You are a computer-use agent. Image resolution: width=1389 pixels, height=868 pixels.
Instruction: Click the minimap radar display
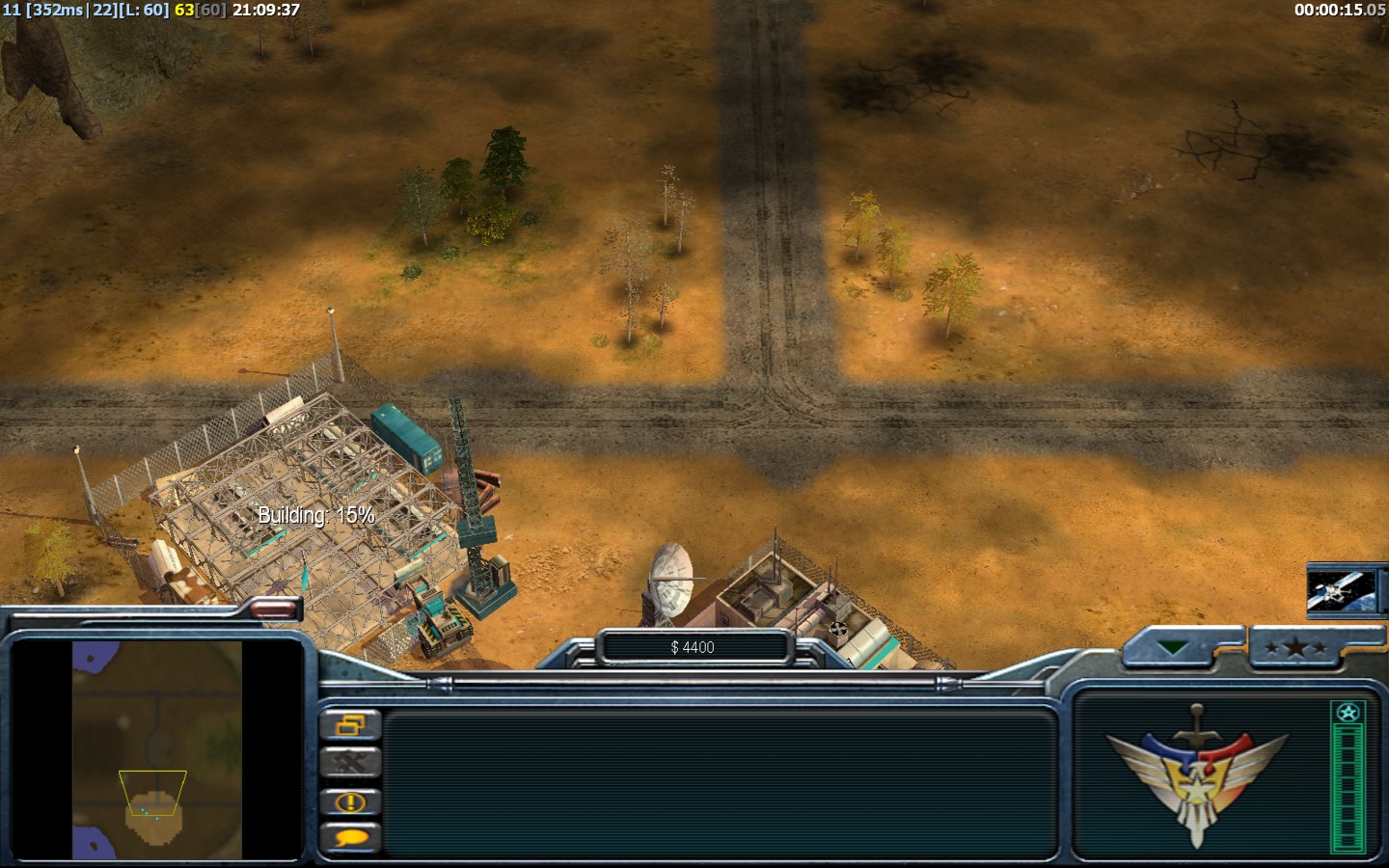point(156,749)
